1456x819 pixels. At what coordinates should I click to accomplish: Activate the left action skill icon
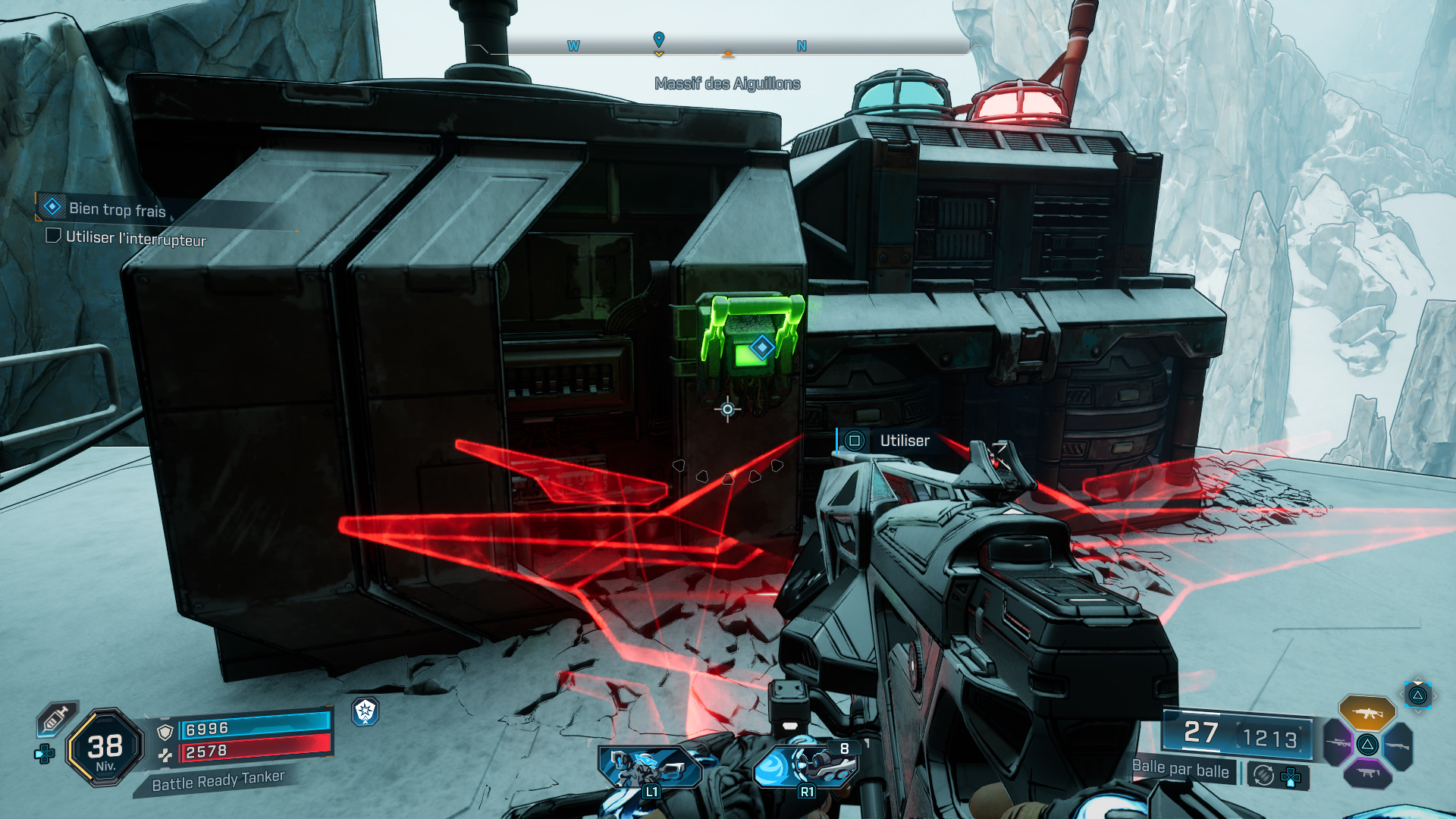click(x=649, y=767)
